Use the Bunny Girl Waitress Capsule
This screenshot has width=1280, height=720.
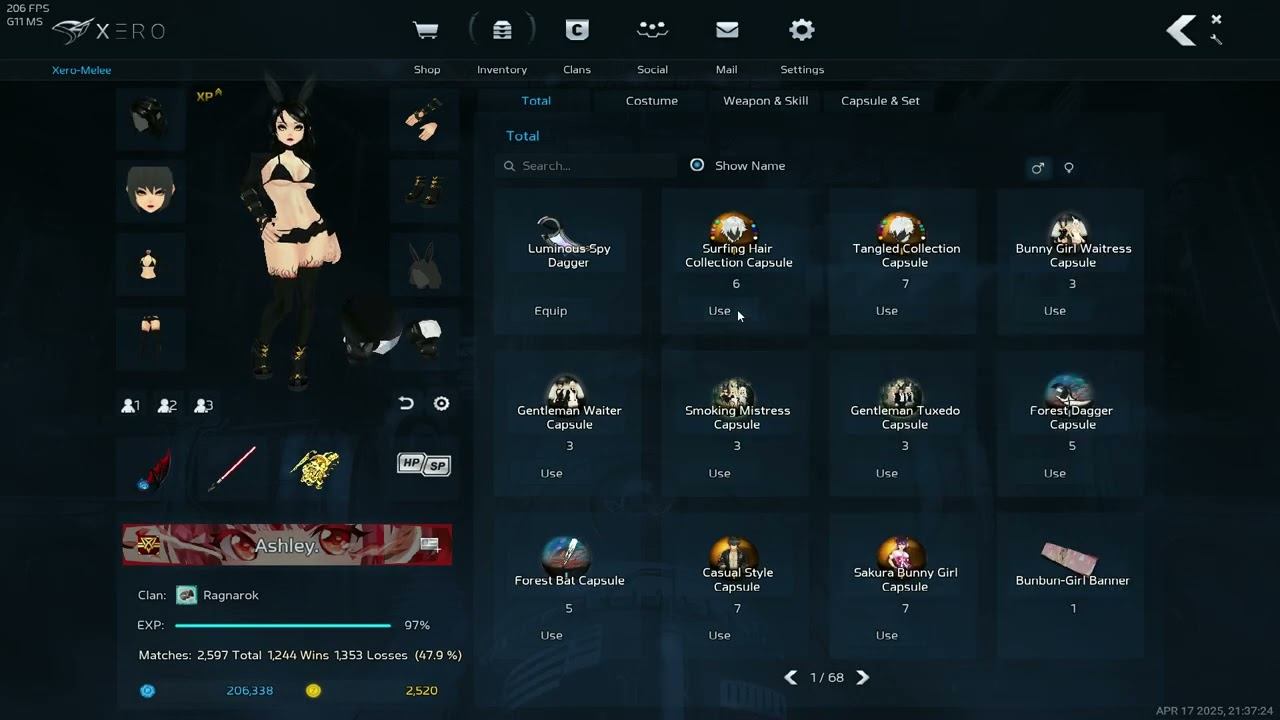1055,311
